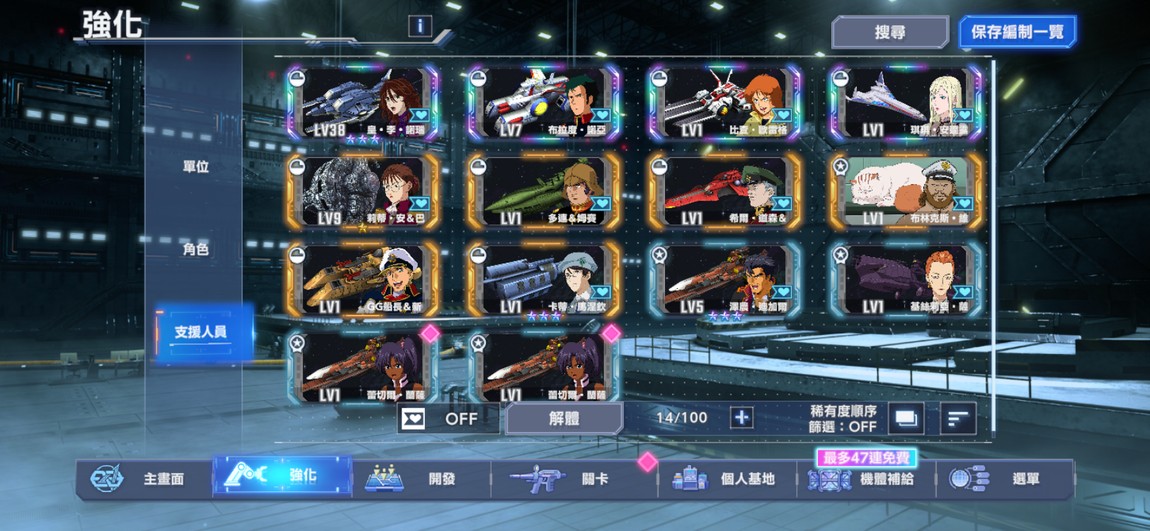Screen dimensions: 1150x531
Task: Switch to the 單位 units tab
Action: click(196, 167)
